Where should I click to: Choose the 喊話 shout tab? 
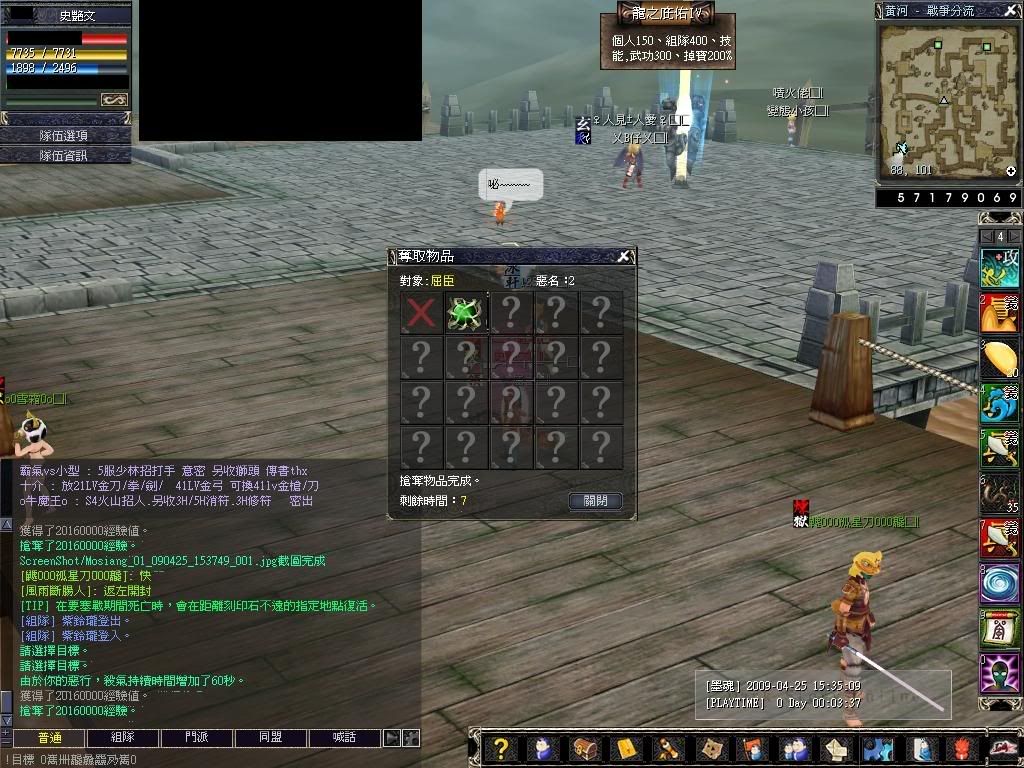coord(345,738)
